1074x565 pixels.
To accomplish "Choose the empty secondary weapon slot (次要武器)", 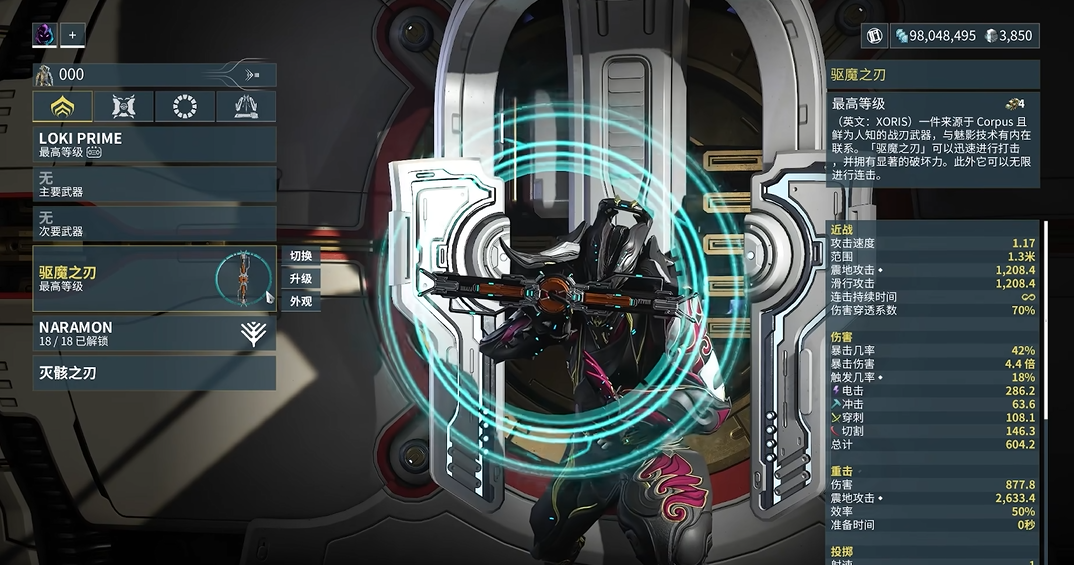I will [x=154, y=224].
